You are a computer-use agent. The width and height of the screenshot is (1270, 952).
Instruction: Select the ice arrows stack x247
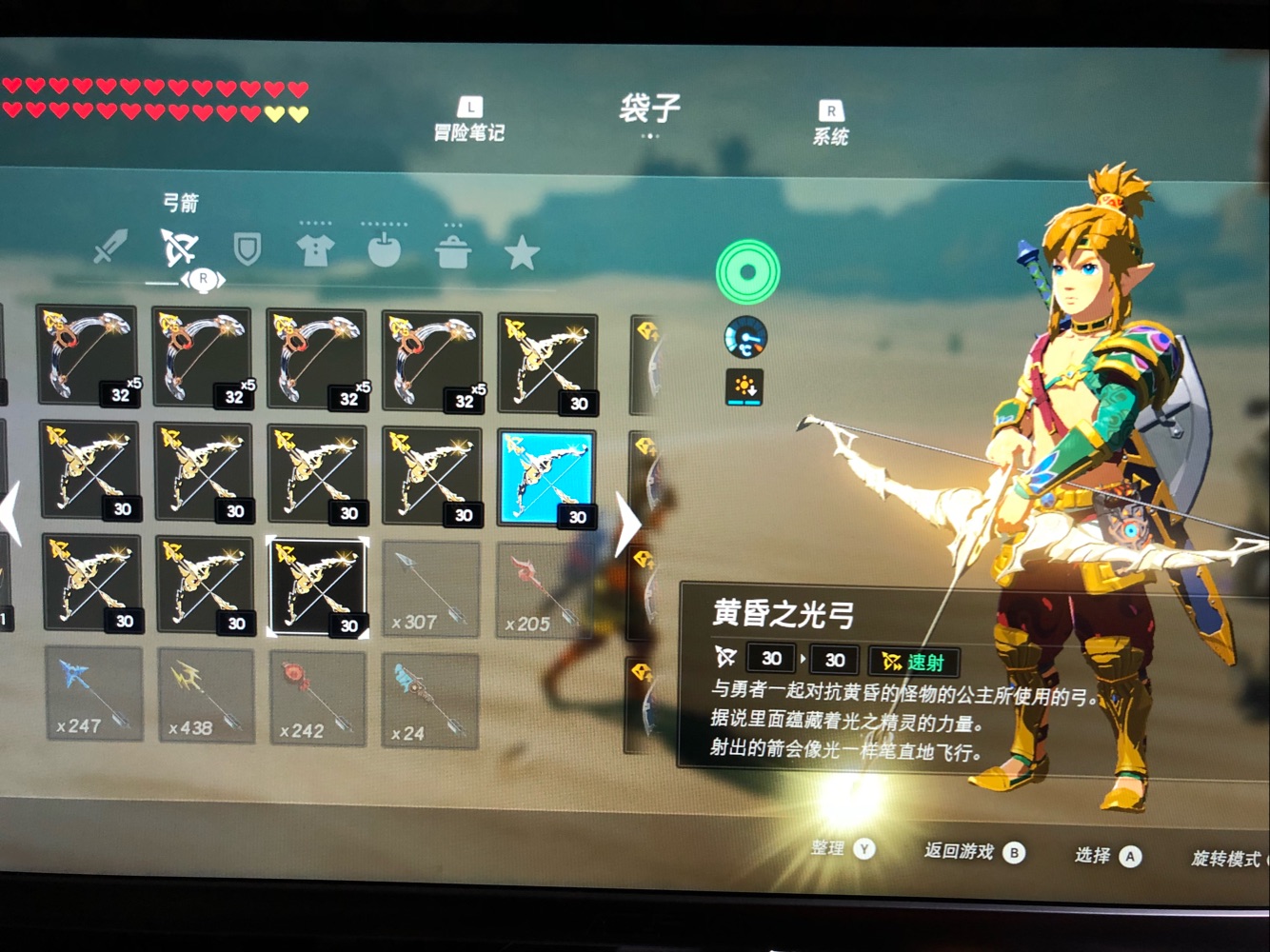pos(94,695)
